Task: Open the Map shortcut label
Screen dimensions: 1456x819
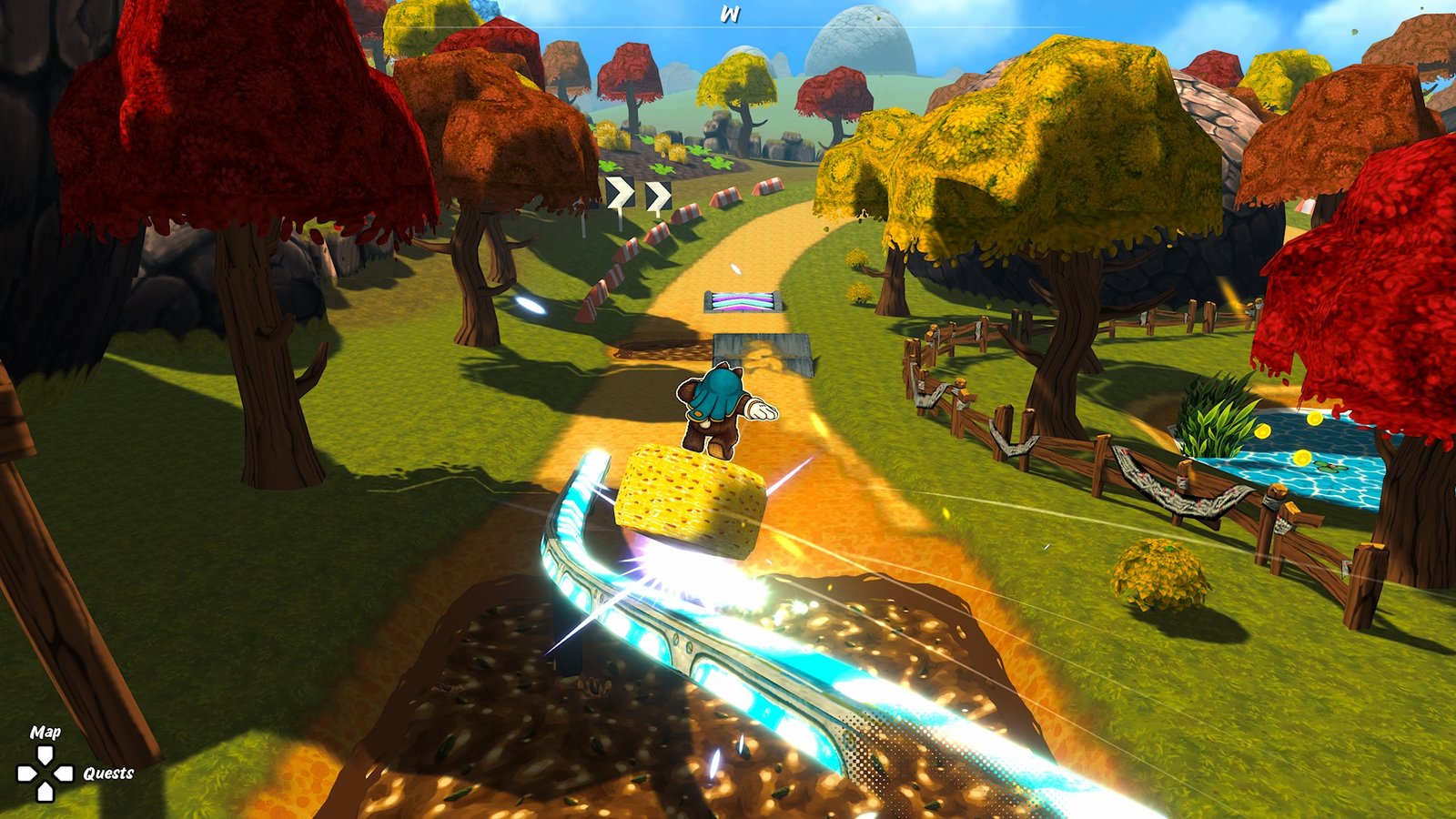Action: tap(45, 732)
